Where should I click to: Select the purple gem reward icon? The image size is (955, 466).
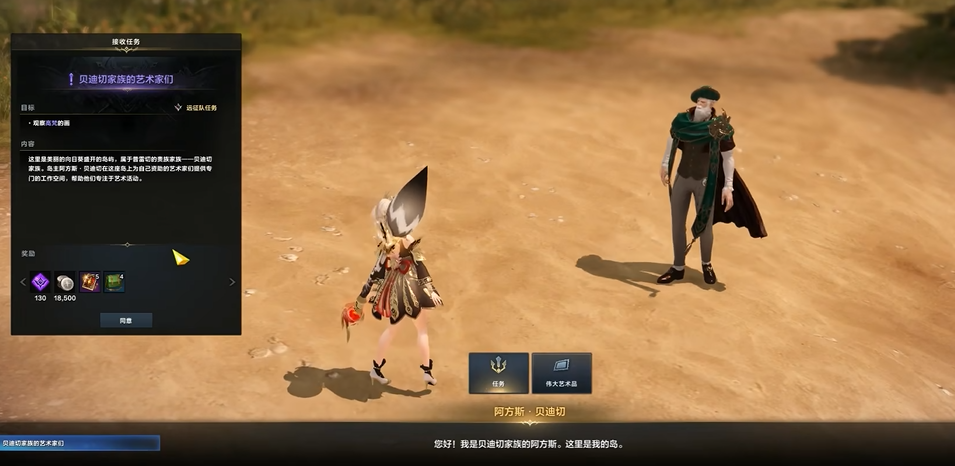click(41, 282)
